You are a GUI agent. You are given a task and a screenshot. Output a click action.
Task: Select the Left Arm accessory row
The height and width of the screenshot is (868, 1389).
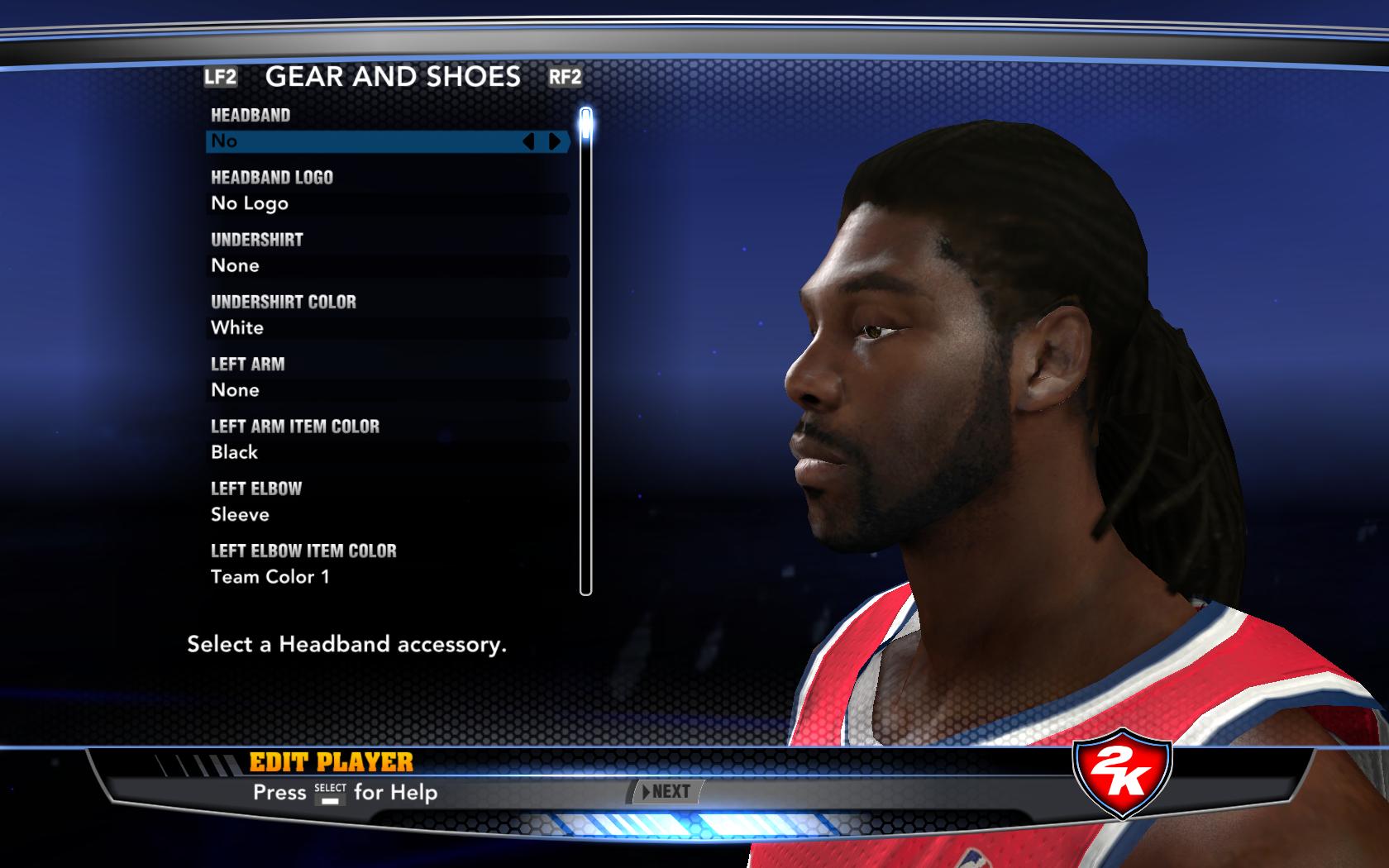tap(387, 390)
